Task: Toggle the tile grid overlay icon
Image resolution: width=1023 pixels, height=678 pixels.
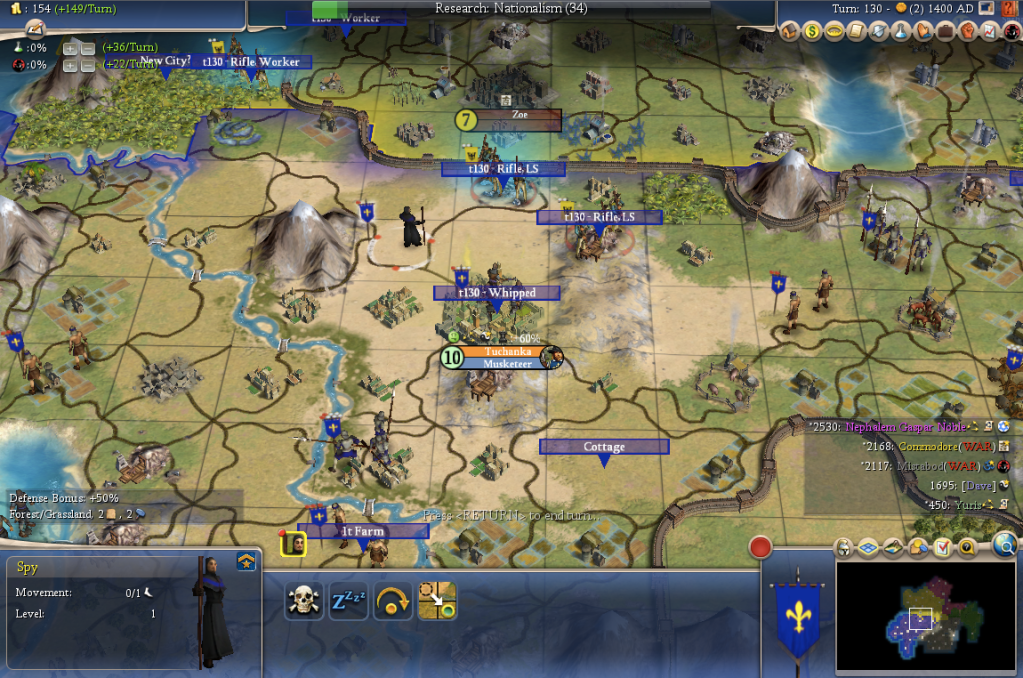Action: click(x=868, y=547)
